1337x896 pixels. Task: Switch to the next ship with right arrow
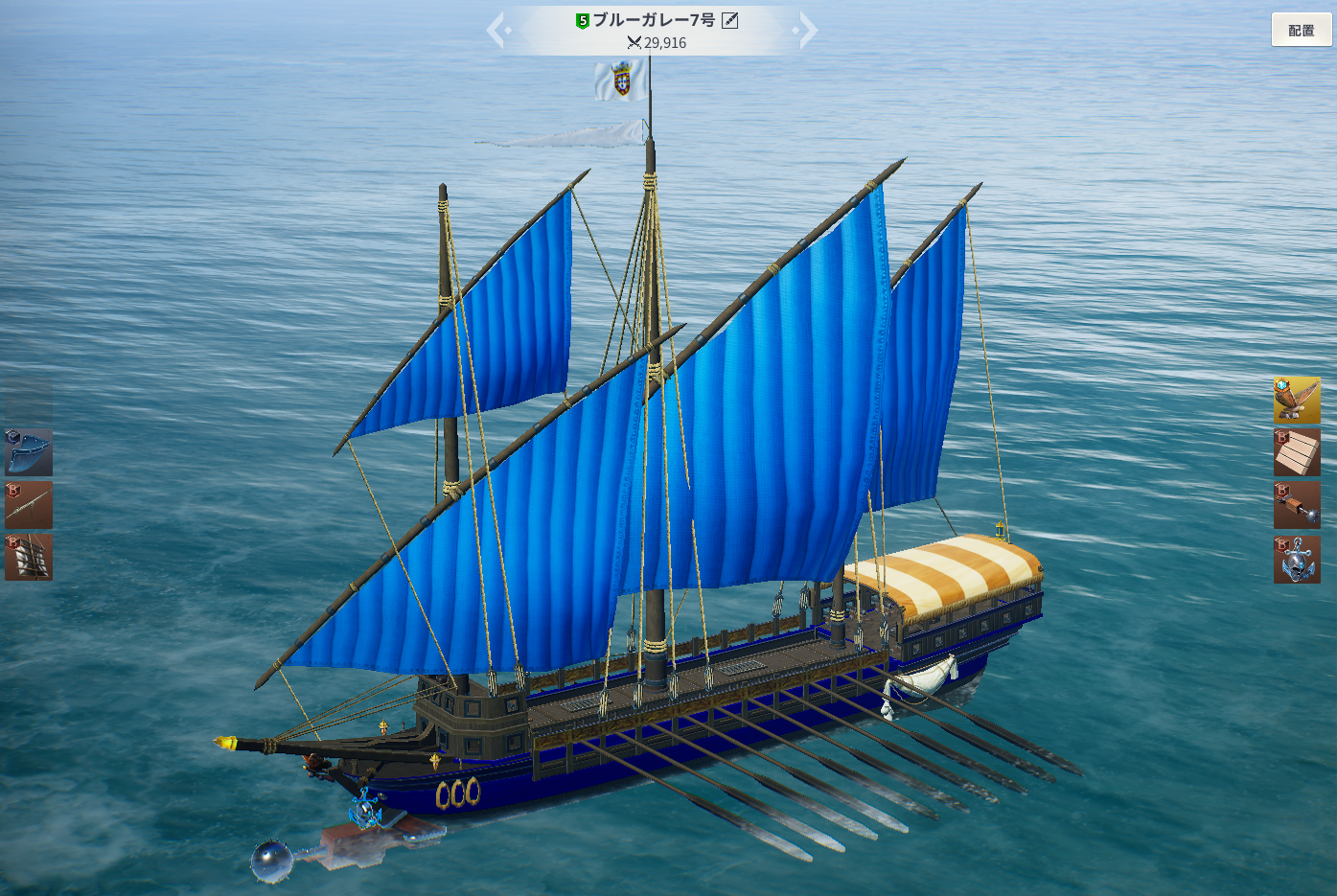click(x=807, y=31)
